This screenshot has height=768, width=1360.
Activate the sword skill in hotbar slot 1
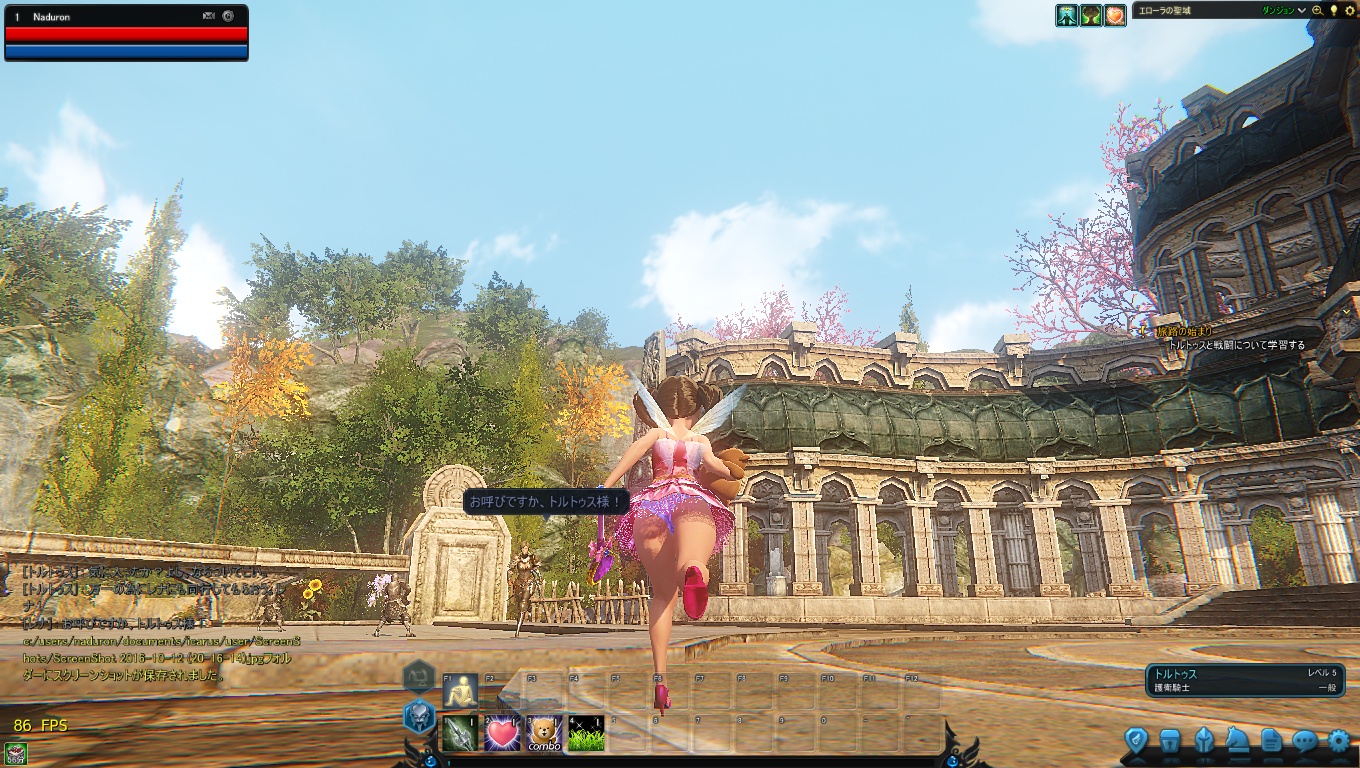click(460, 734)
